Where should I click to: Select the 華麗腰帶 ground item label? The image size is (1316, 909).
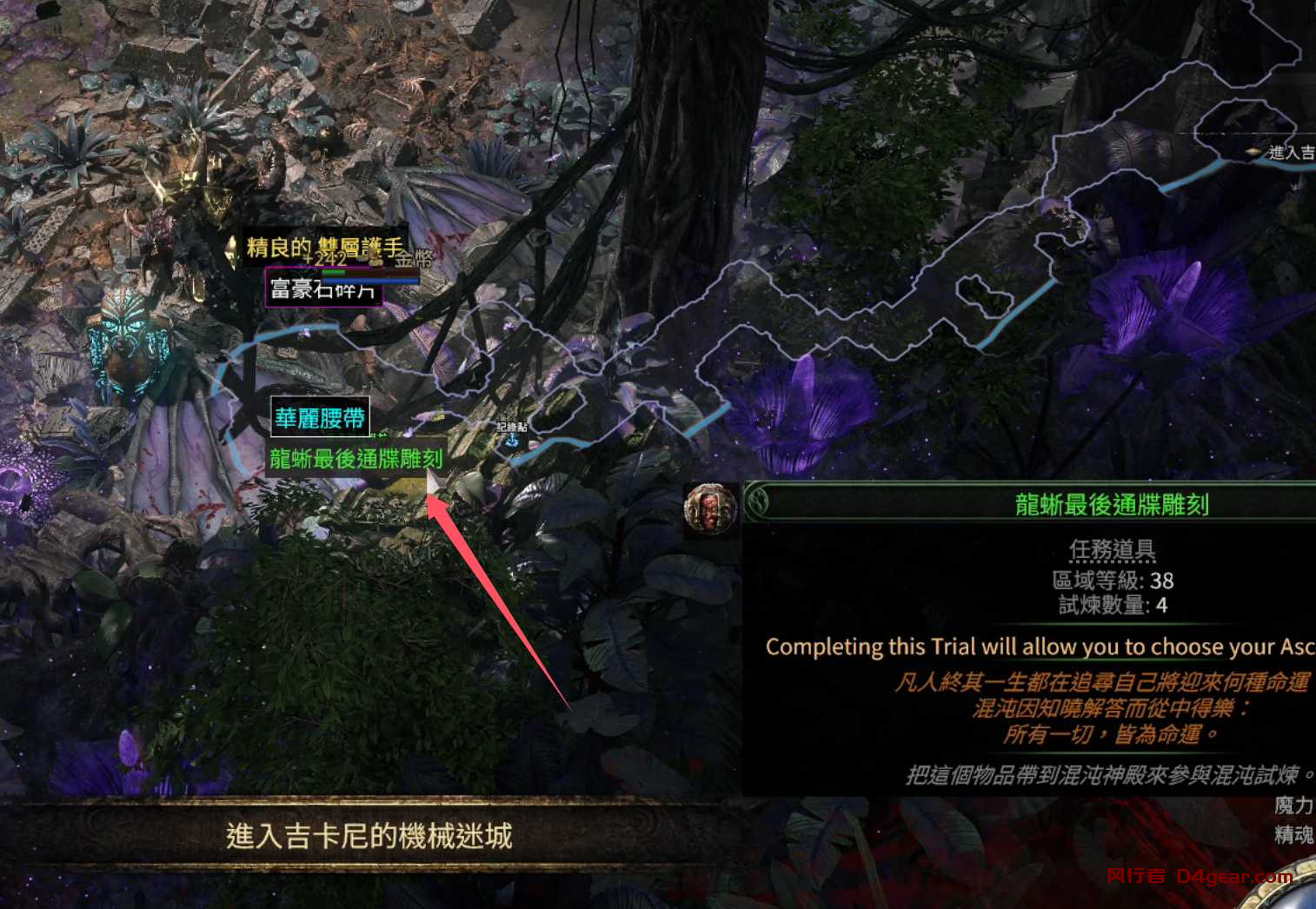320,417
